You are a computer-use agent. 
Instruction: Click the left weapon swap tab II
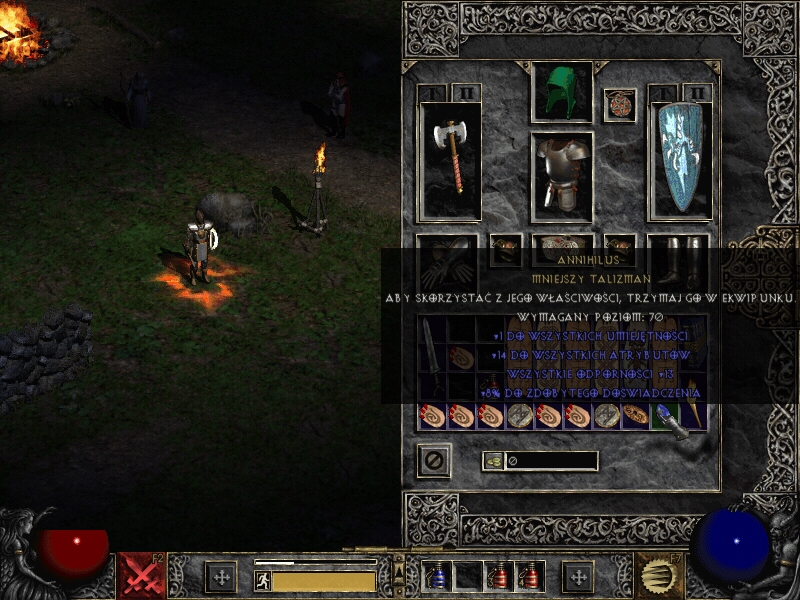[463, 93]
